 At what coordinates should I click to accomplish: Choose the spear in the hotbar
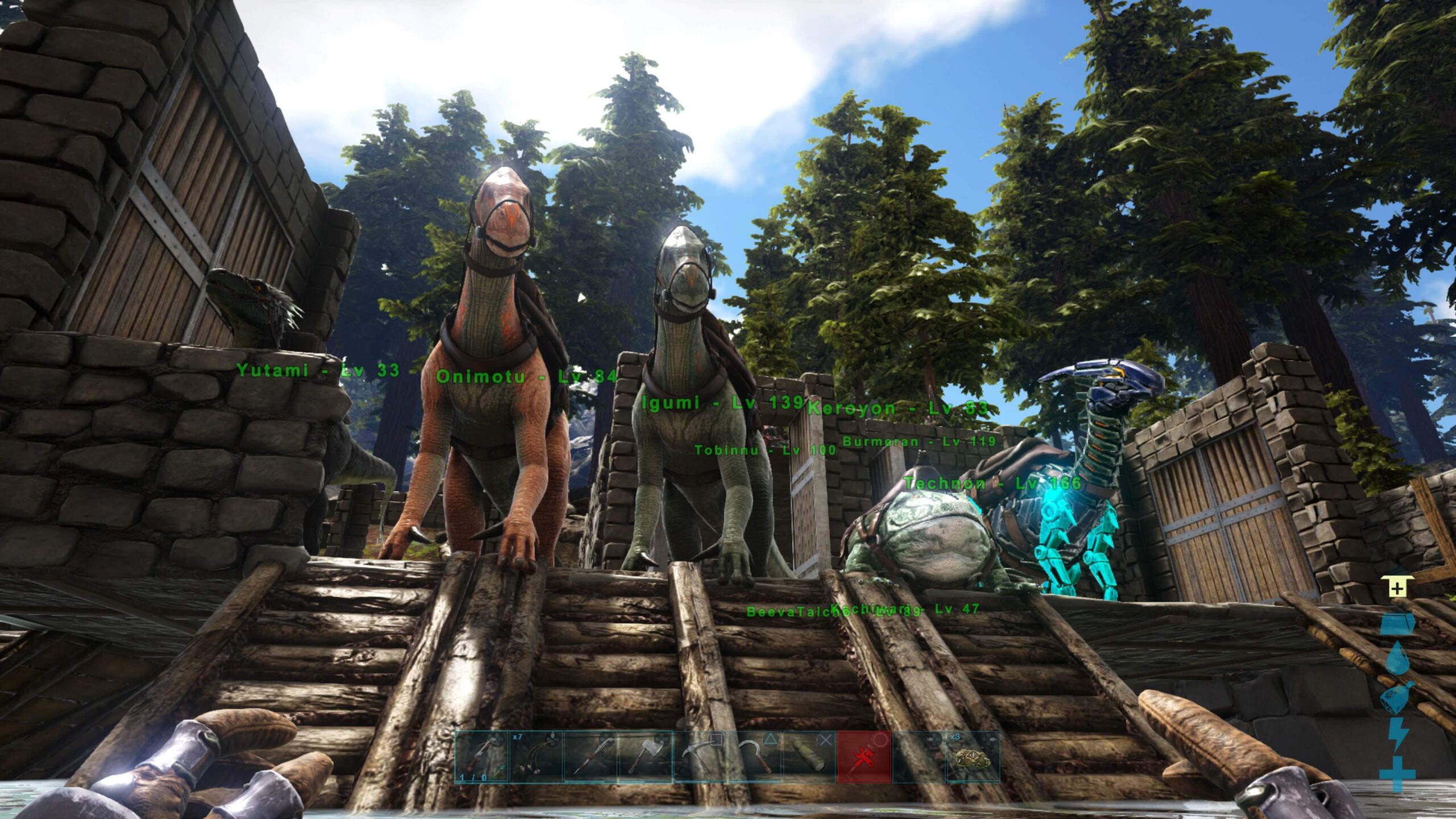590,757
